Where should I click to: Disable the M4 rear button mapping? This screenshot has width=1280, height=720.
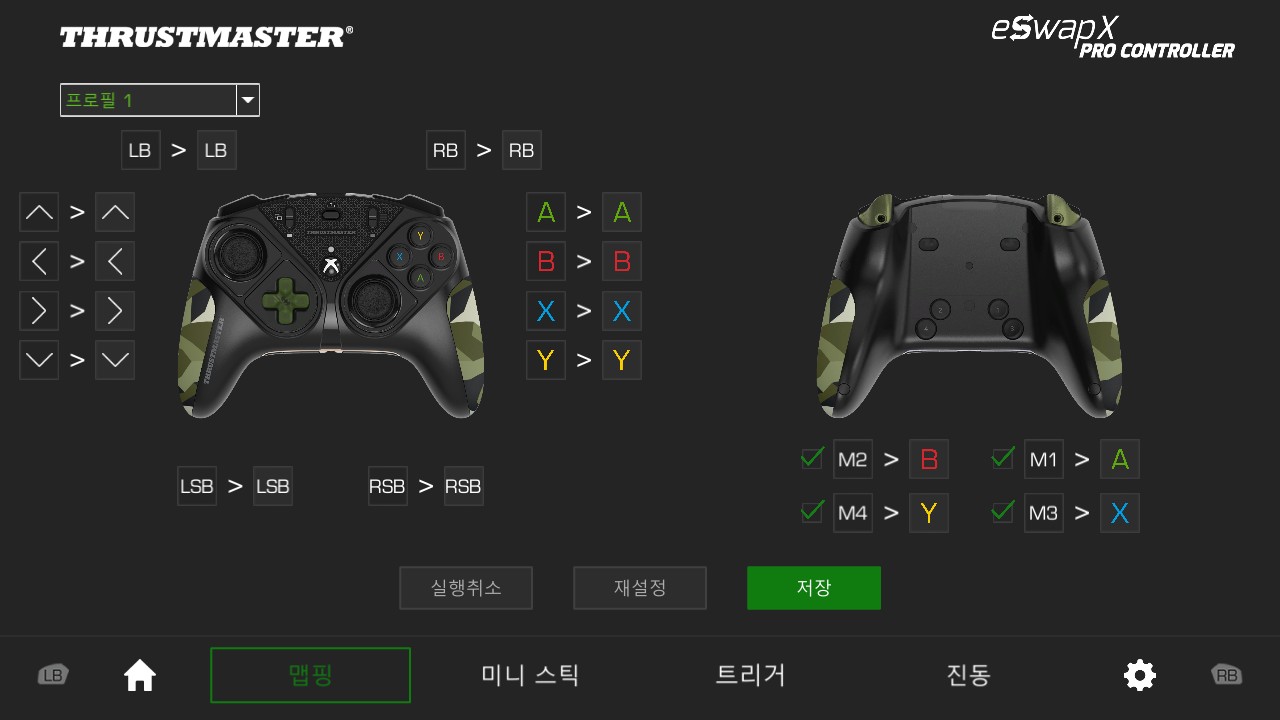(811, 512)
